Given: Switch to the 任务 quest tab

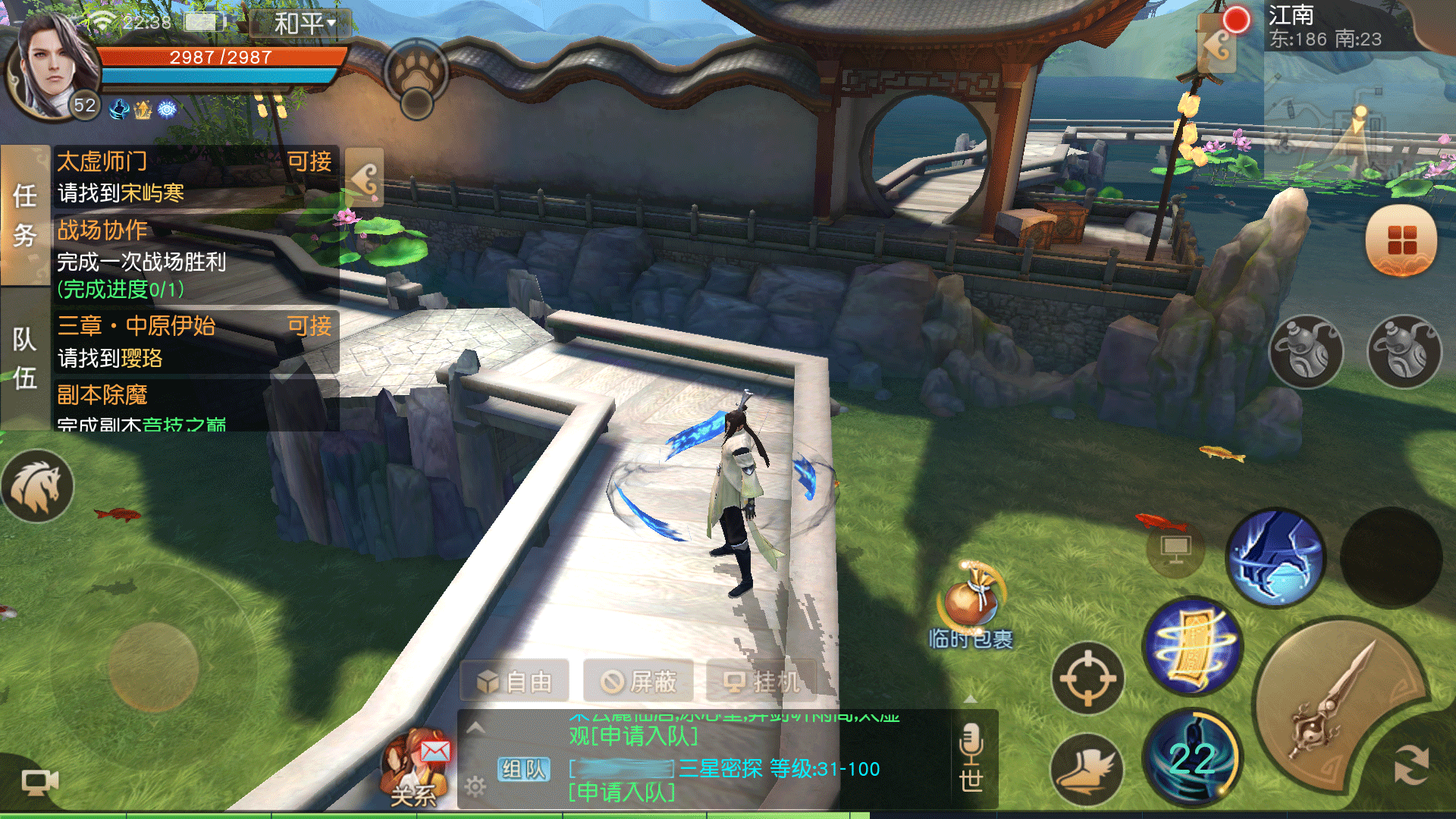Looking at the screenshot, I should tap(24, 215).
